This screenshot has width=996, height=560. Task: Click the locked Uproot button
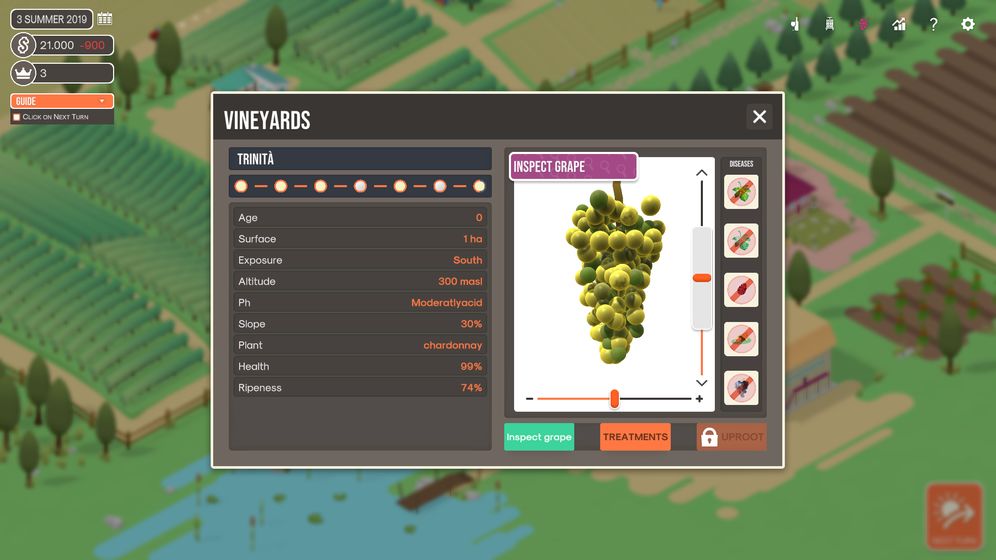(x=732, y=437)
